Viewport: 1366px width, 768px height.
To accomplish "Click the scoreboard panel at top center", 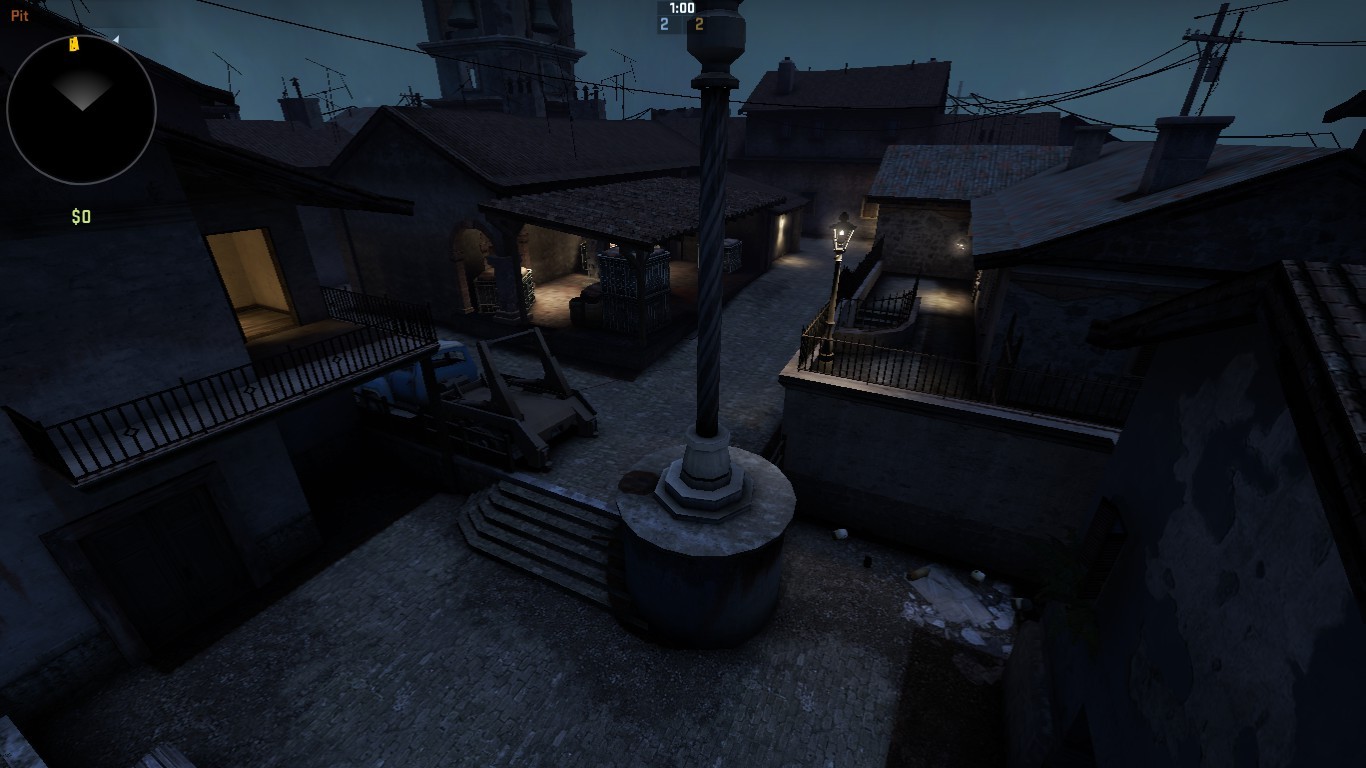I will tap(681, 16).
